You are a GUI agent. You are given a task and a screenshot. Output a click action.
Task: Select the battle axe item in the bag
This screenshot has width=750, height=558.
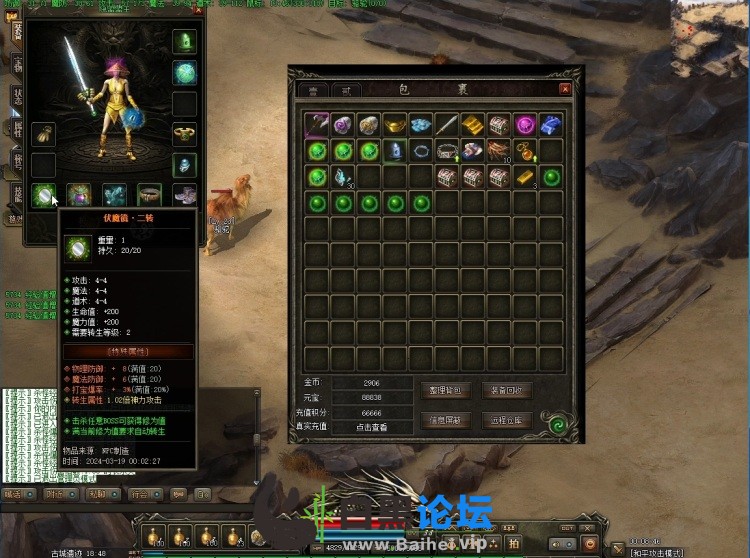pyautogui.click(x=317, y=124)
